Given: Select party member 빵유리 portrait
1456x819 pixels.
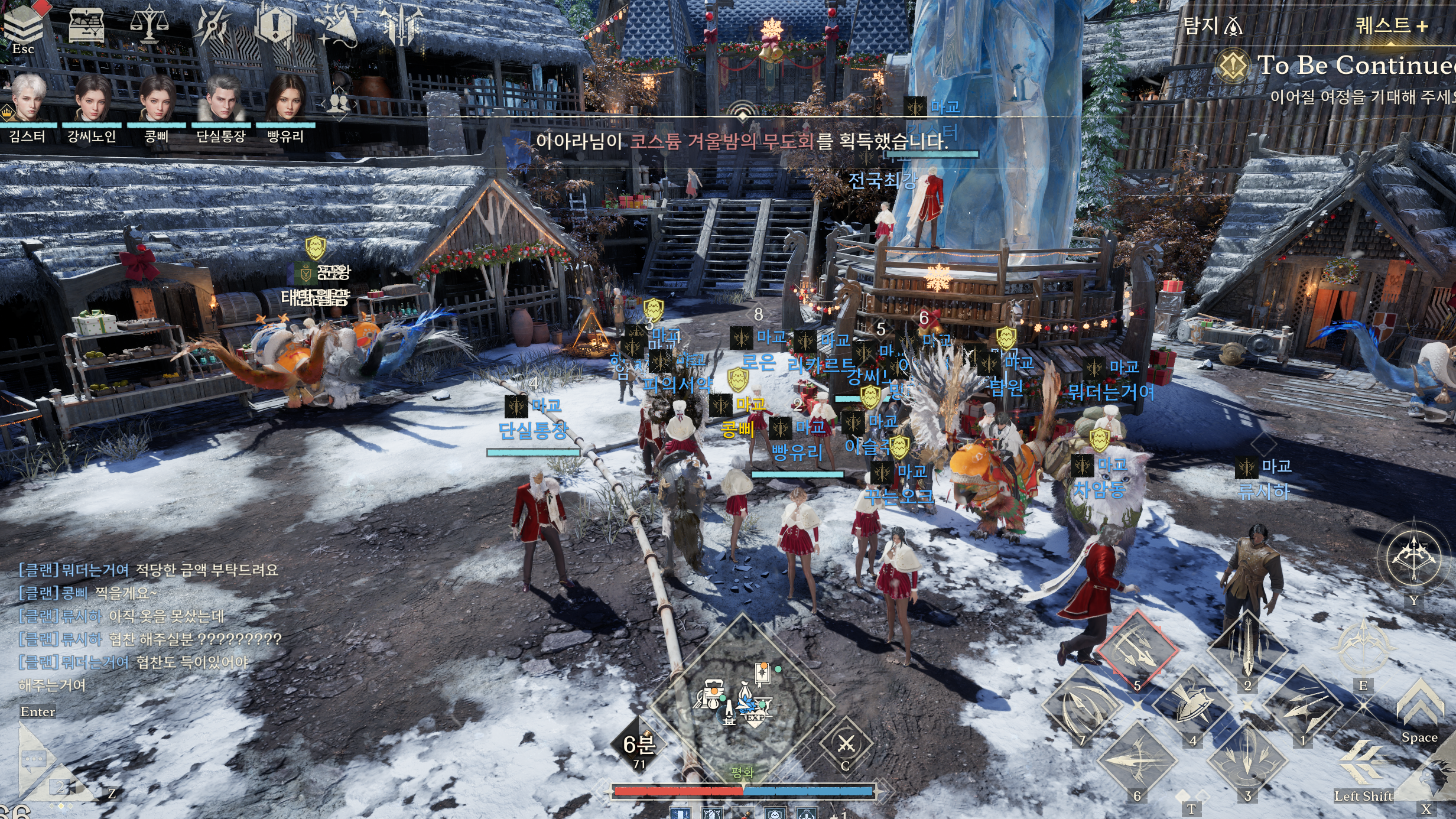Looking at the screenshot, I should (286, 98).
